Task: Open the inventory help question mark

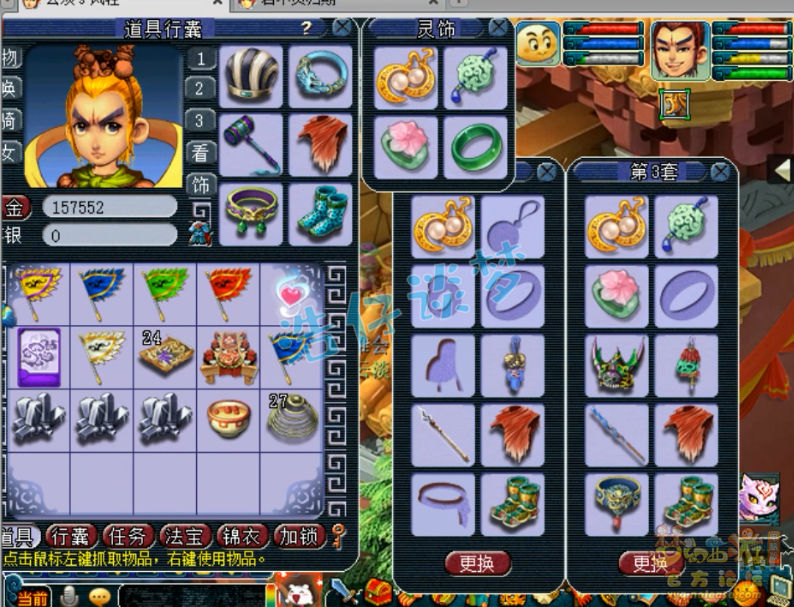Action: pos(306,27)
